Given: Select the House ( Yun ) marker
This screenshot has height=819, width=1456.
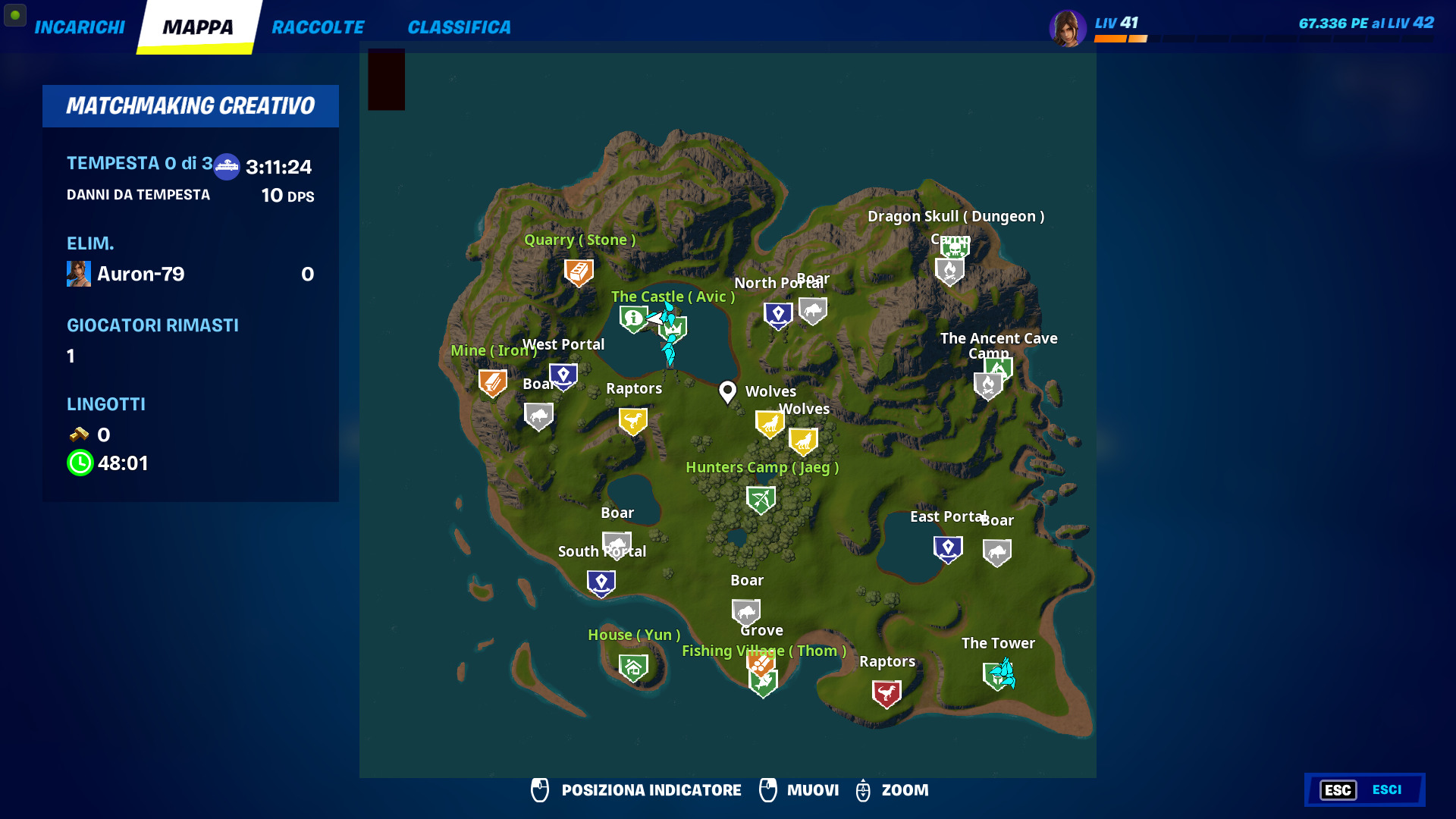Looking at the screenshot, I should 633,666.
